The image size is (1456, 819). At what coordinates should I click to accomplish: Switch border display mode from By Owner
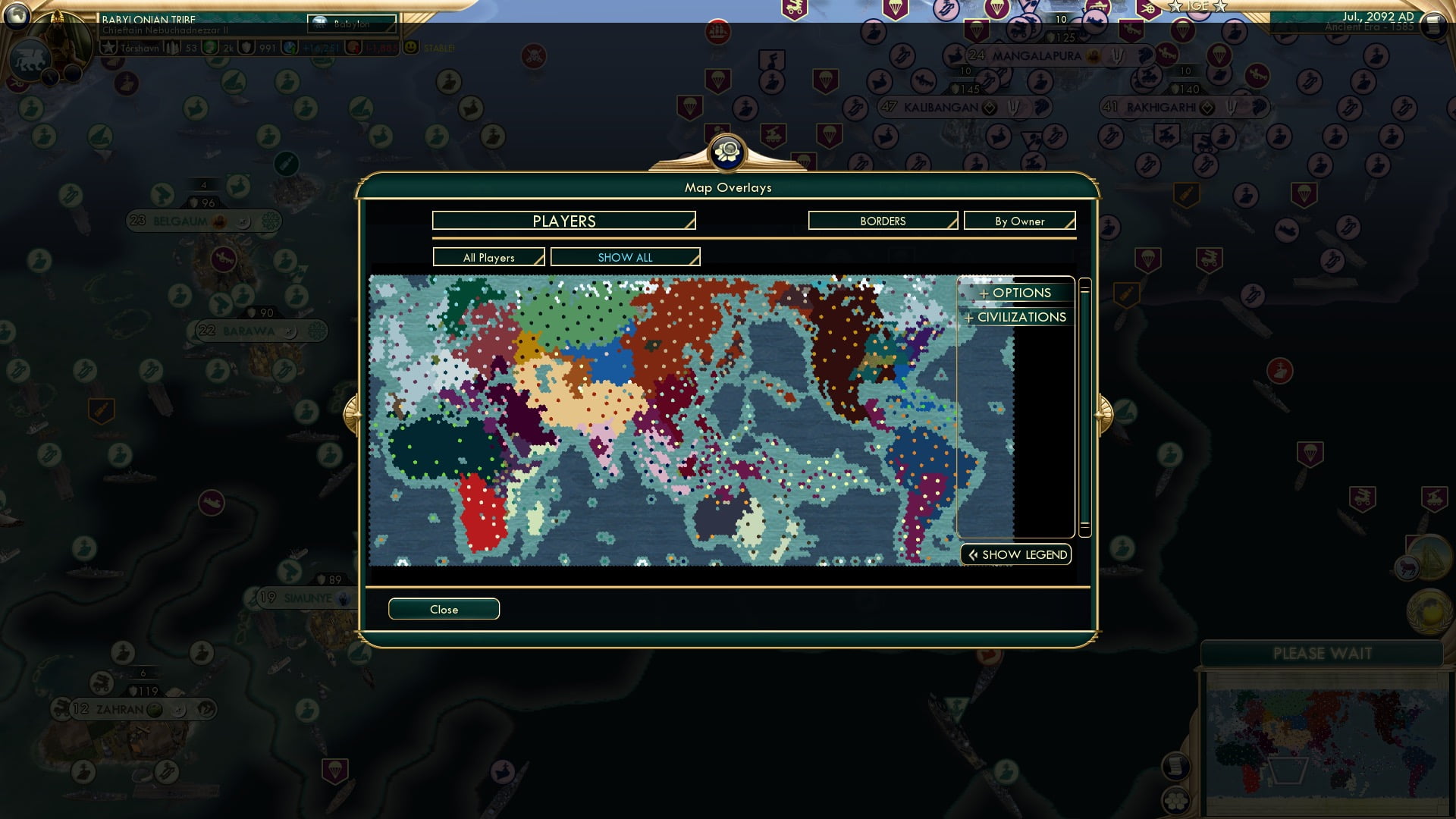tap(1019, 221)
